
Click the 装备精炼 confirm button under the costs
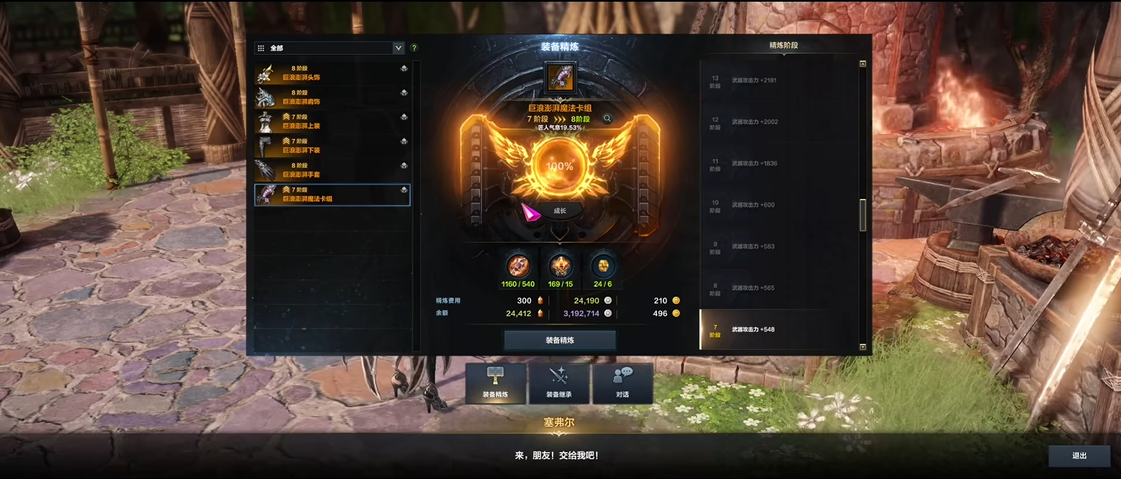coord(559,340)
